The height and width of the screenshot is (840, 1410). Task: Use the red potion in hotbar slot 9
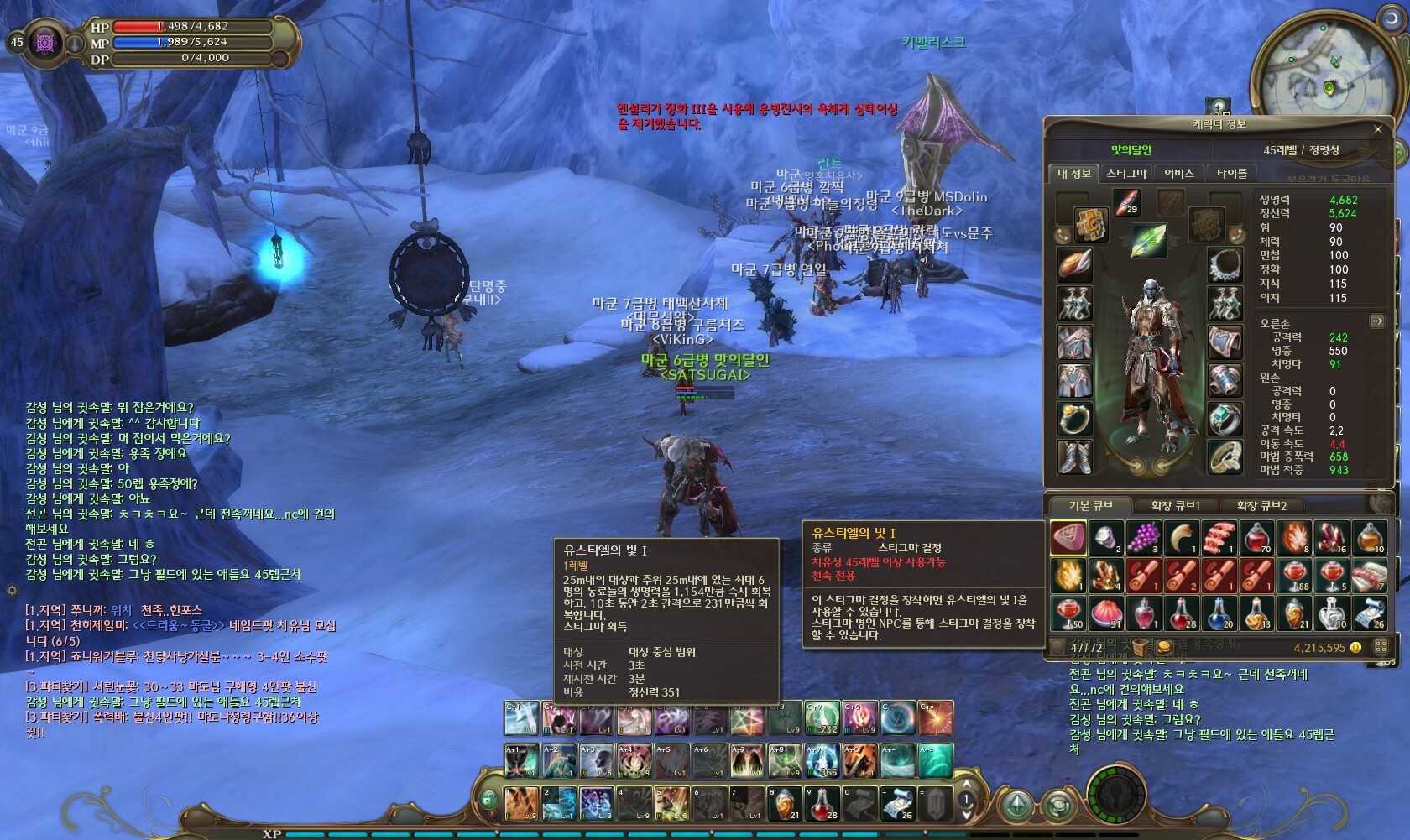(x=822, y=804)
